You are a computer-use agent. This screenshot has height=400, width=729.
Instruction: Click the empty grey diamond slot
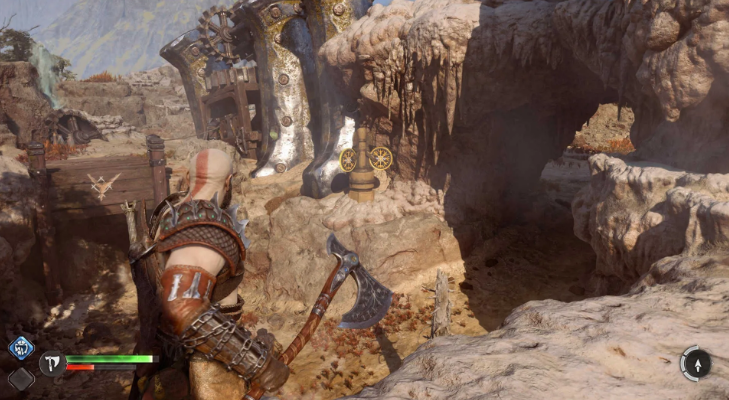point(21,379)
